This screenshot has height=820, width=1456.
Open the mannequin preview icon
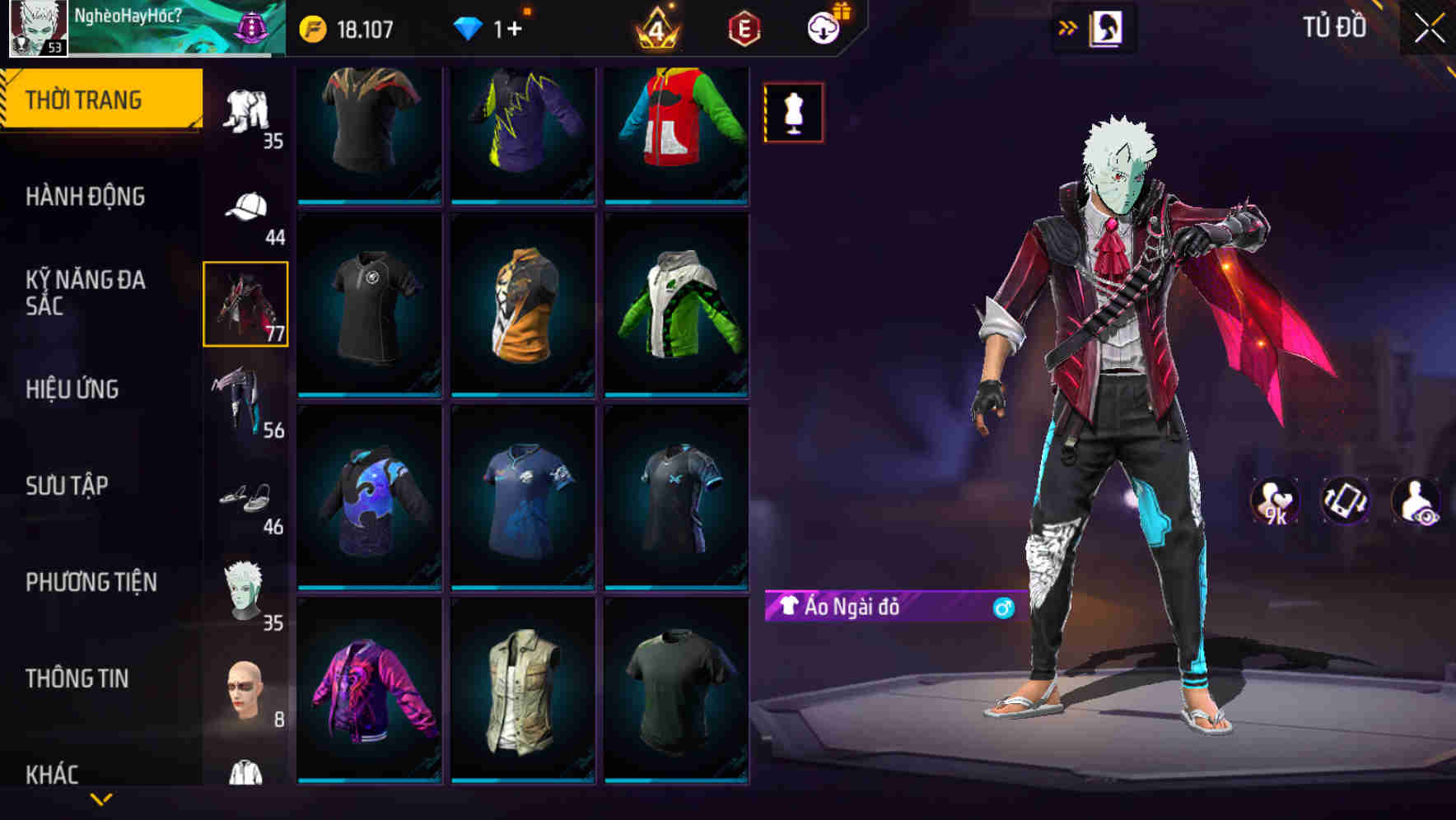tap(792, 112)
